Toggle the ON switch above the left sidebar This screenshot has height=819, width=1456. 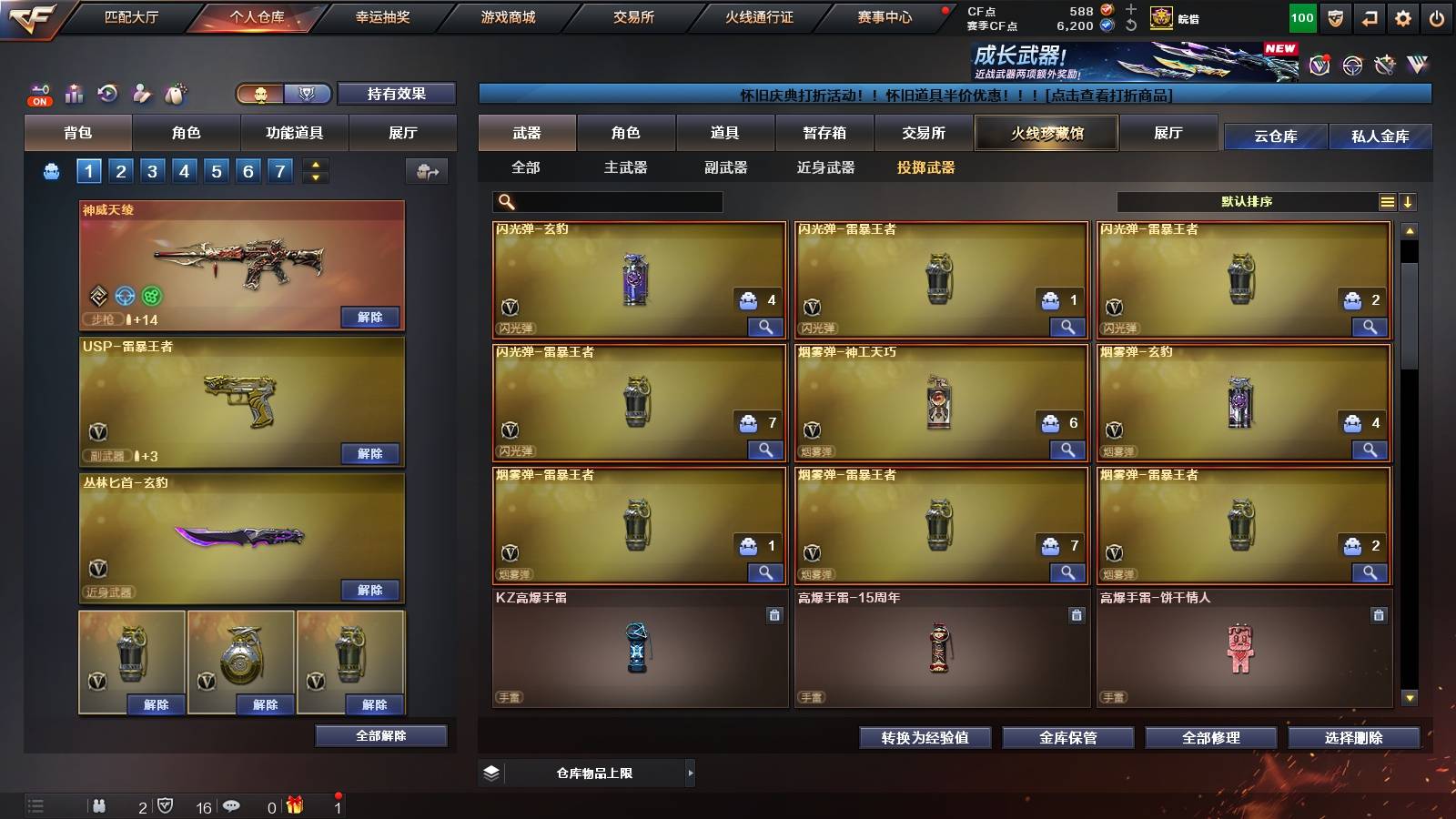click(x=38, y=101)
